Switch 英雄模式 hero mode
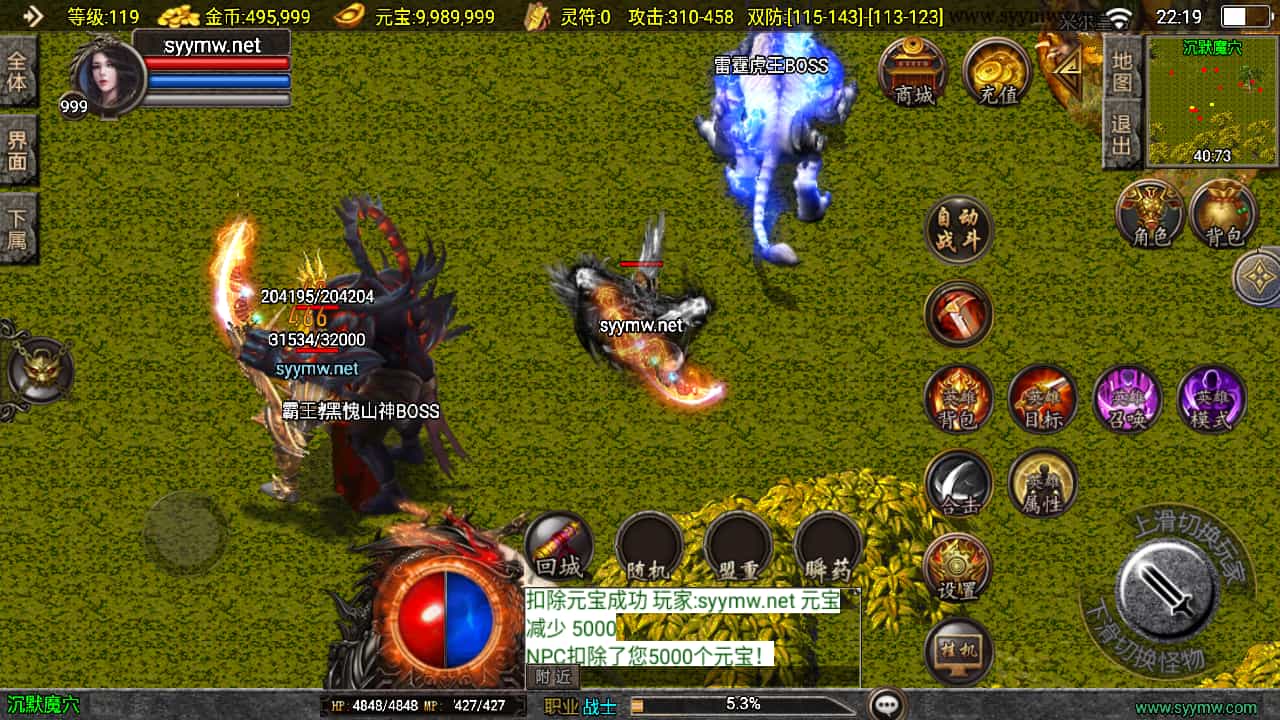Viewport: 1280px width, 720px height. pos(1211,399)
